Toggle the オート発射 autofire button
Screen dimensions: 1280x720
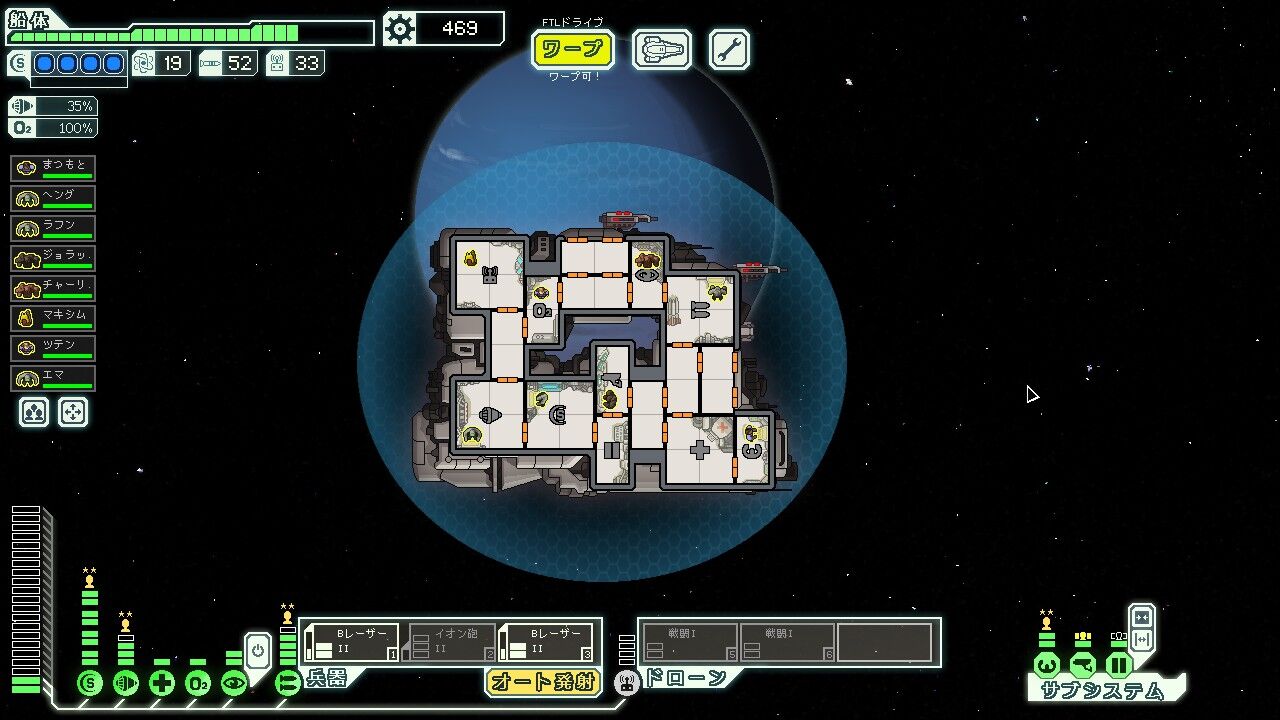542,682
